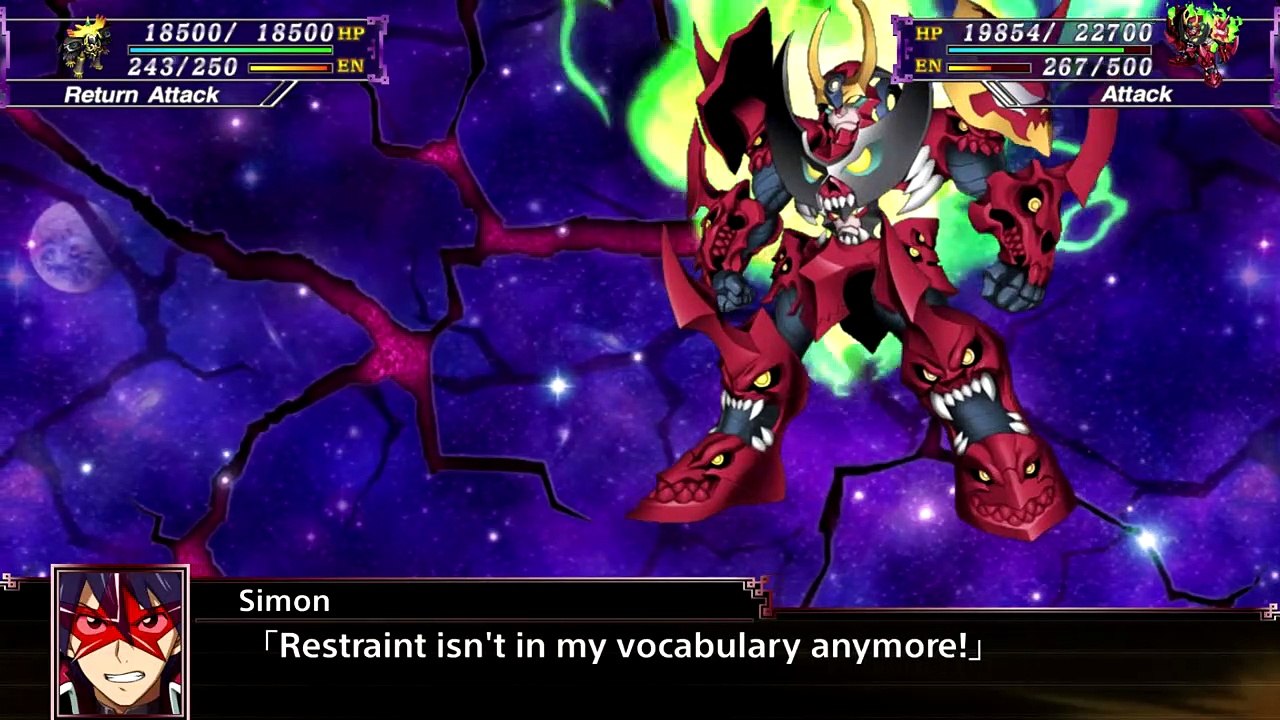1280x720 pixels.
Task: Select the ally mech portrait icon top-left
Action: (82, 45)
